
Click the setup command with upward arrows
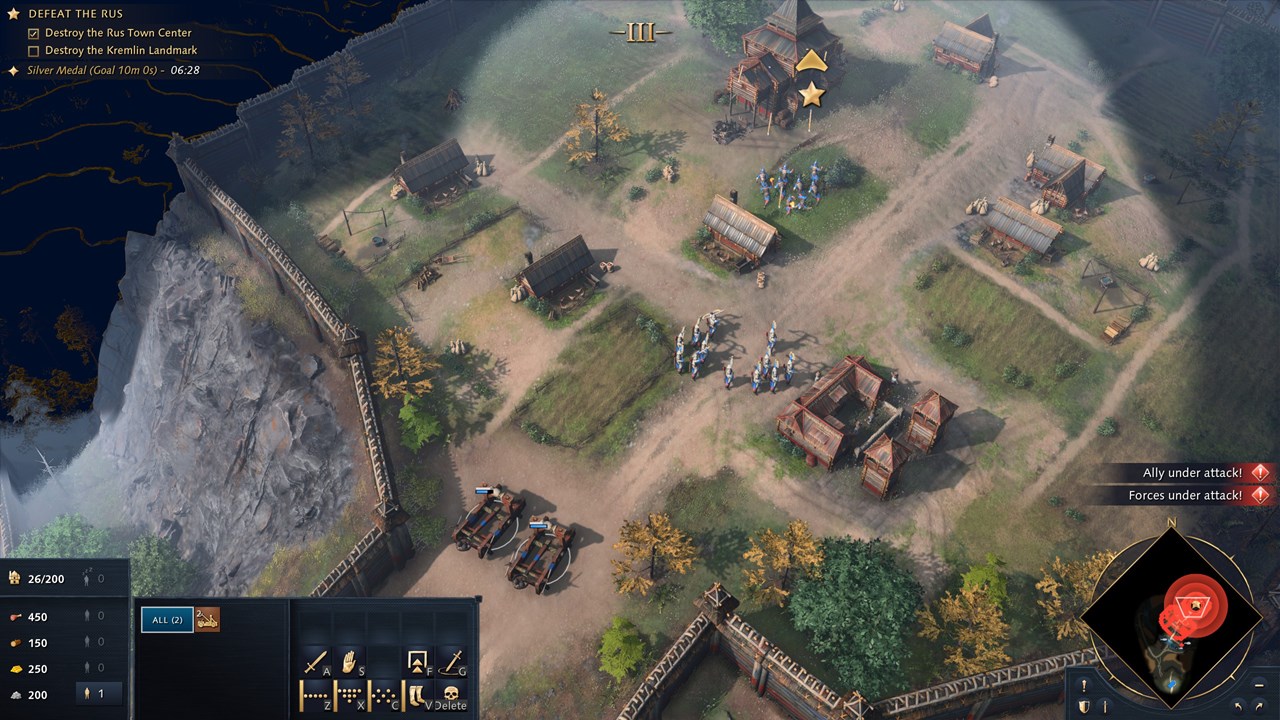point(418,661)
